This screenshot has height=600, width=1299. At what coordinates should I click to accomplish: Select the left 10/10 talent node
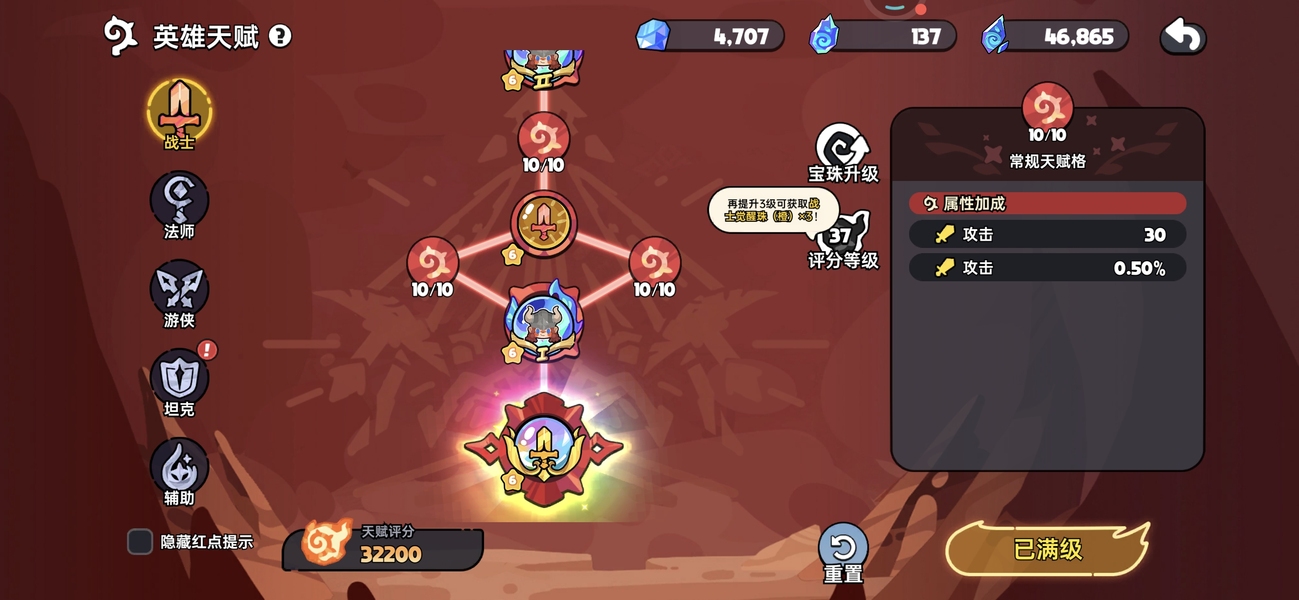[x=432, y=264]
